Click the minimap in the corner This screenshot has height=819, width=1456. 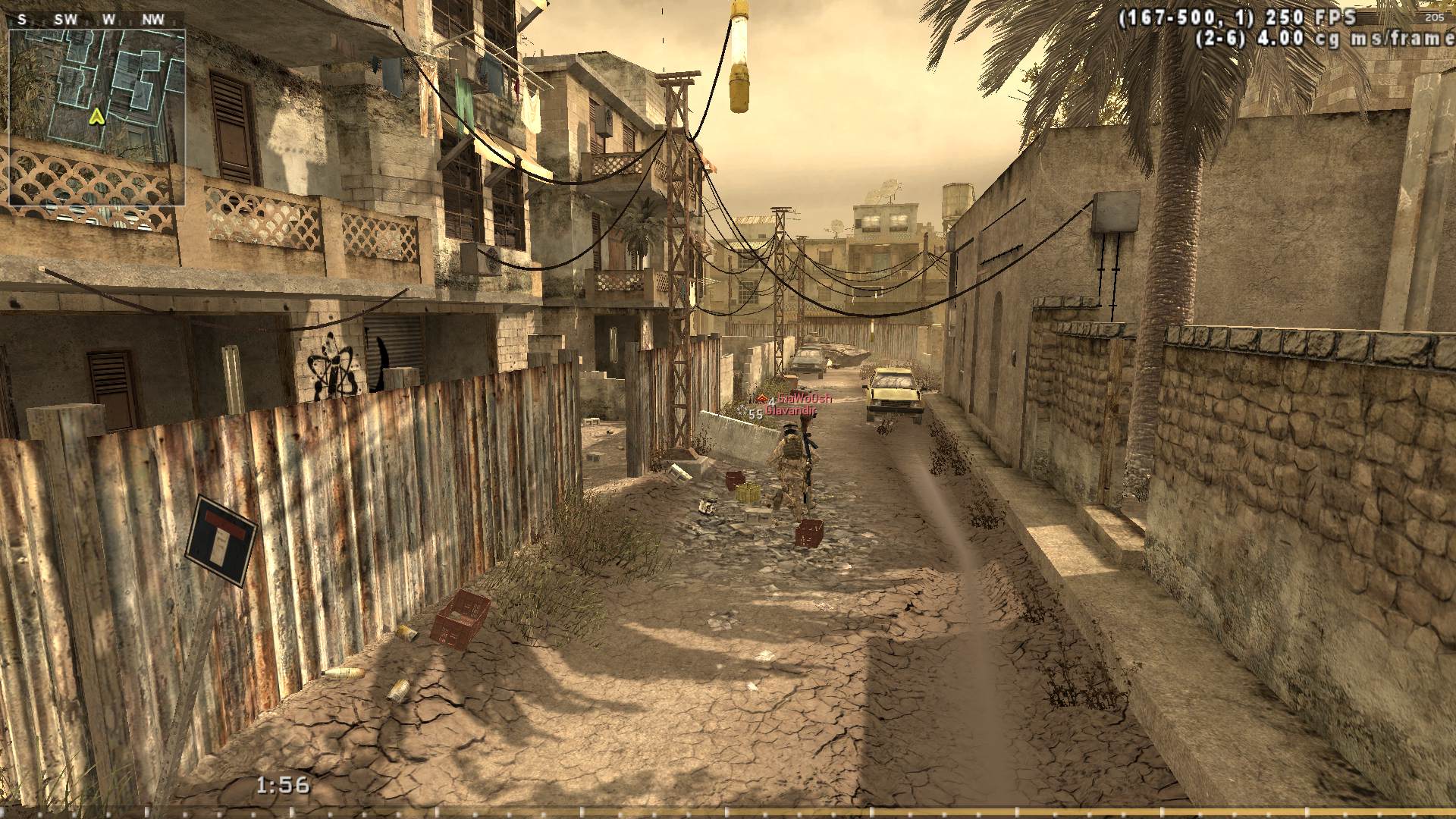[97, 118]
